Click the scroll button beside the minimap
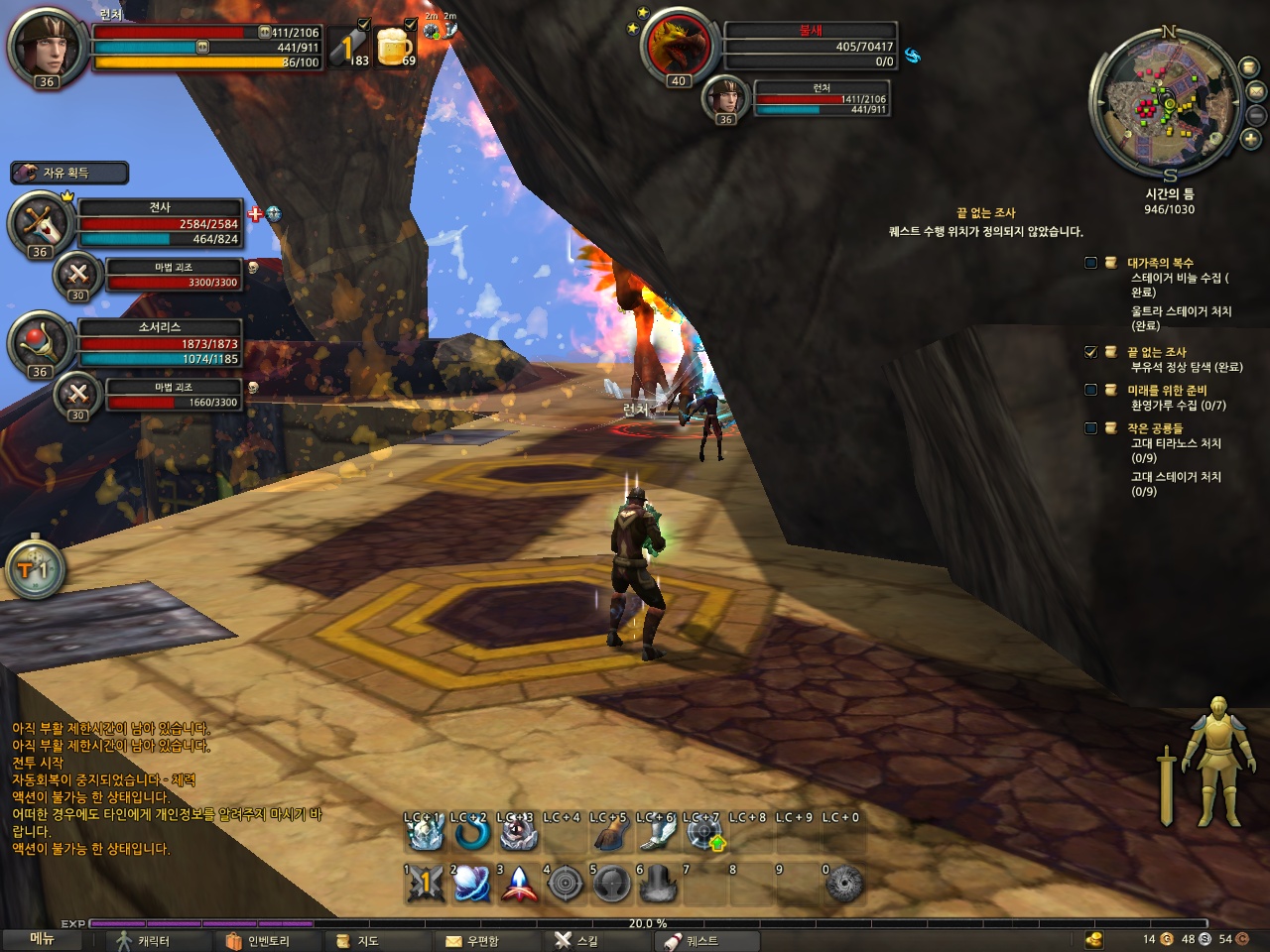Viewport: 1270px width, 952px height. (x=1249, y=66)
